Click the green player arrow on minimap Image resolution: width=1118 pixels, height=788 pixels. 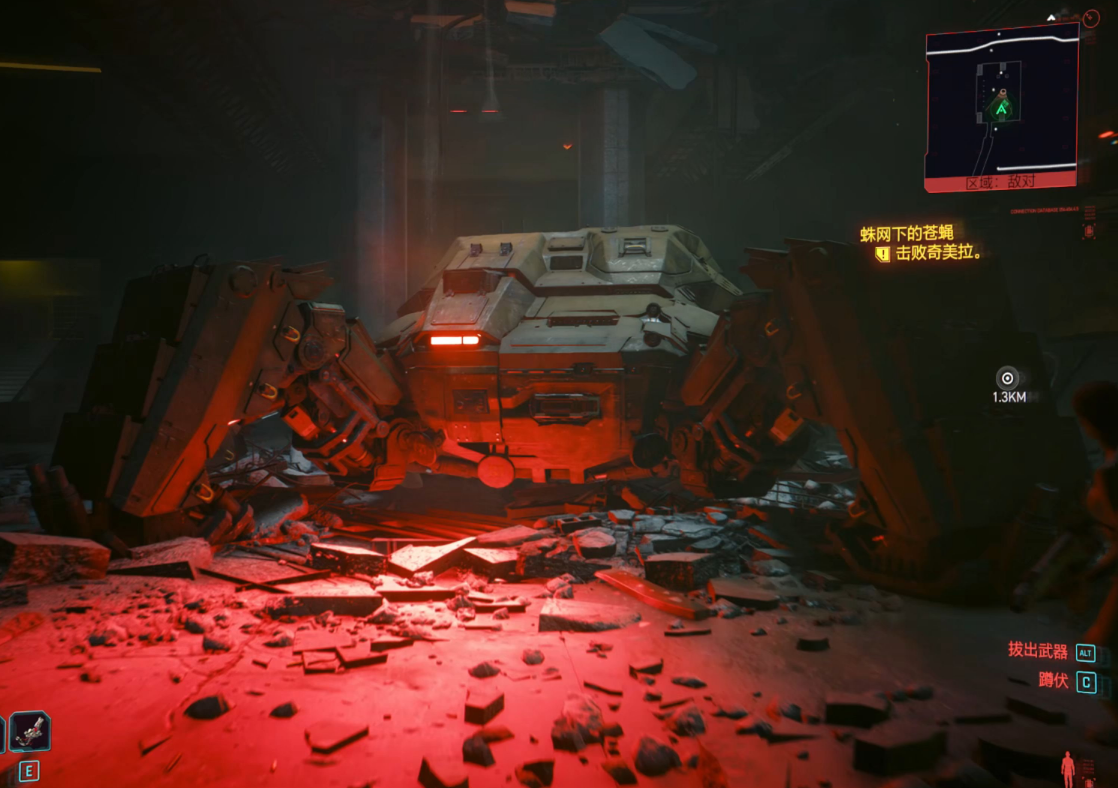[1000, 106]
